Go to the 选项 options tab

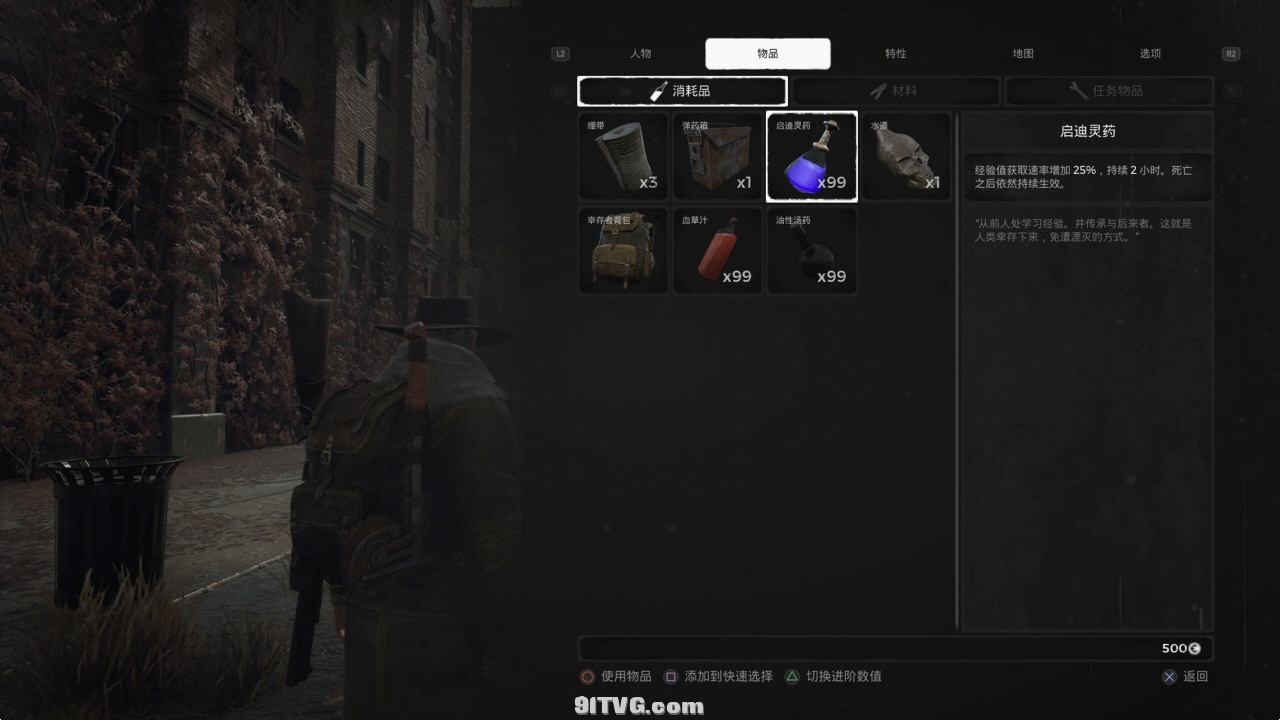[1150, 54]
